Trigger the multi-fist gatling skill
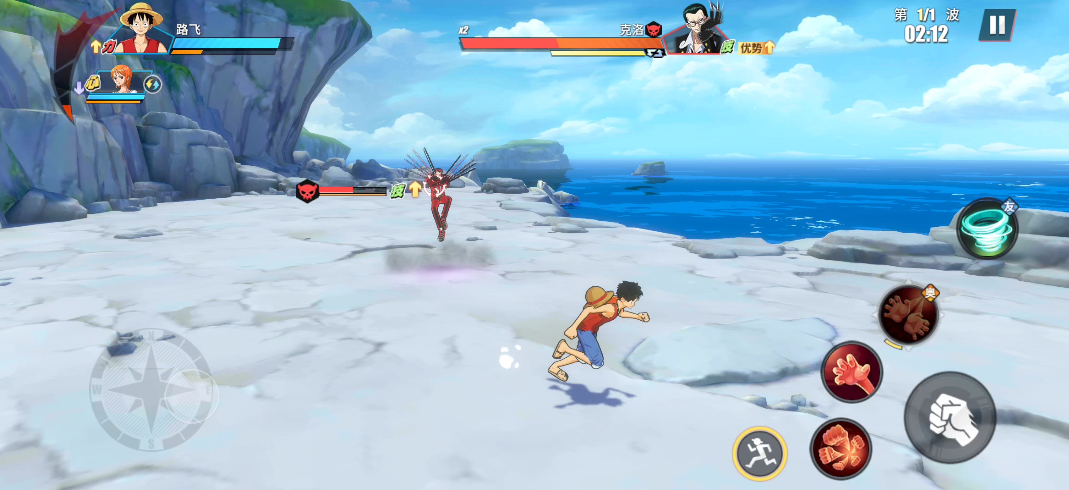The width and height of the screenshot is (1069, 490). pos(908,313)
